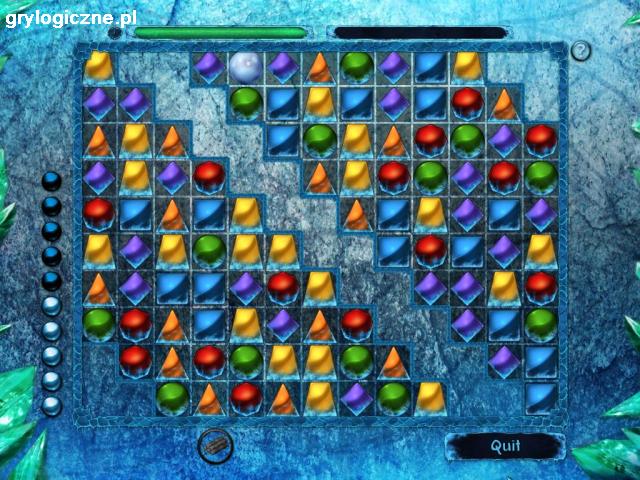
Task: Activate the round power-up icon below the board
Action: (212, 445)
